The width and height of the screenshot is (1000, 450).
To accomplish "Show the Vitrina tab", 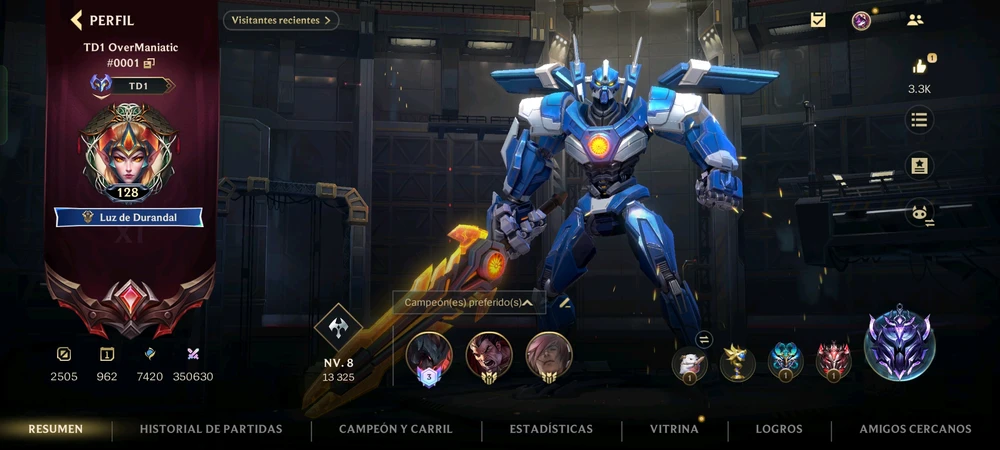I will (x=674, y=429).
